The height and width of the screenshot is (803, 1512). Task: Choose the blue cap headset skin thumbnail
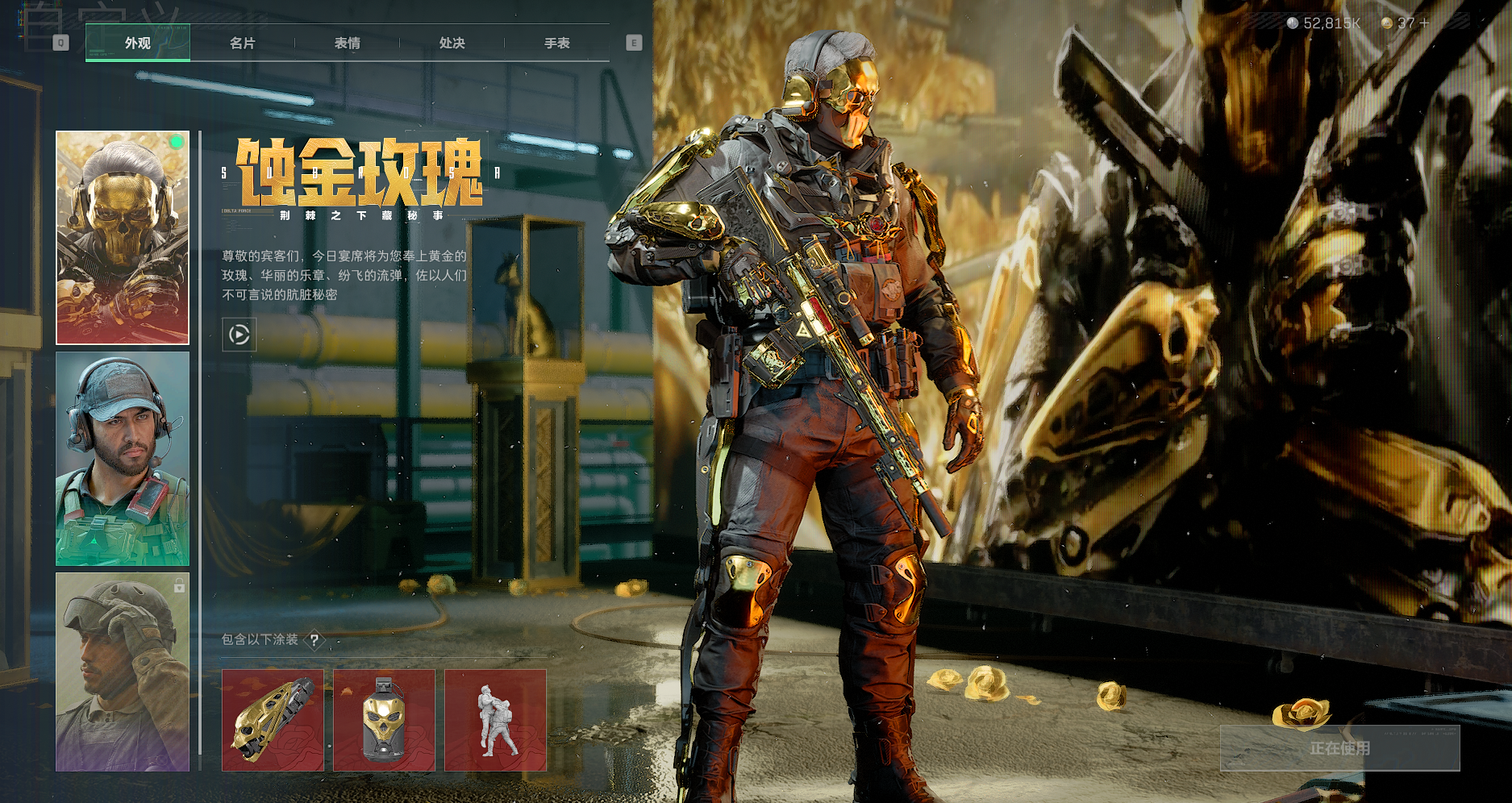[x=123, y=458]
